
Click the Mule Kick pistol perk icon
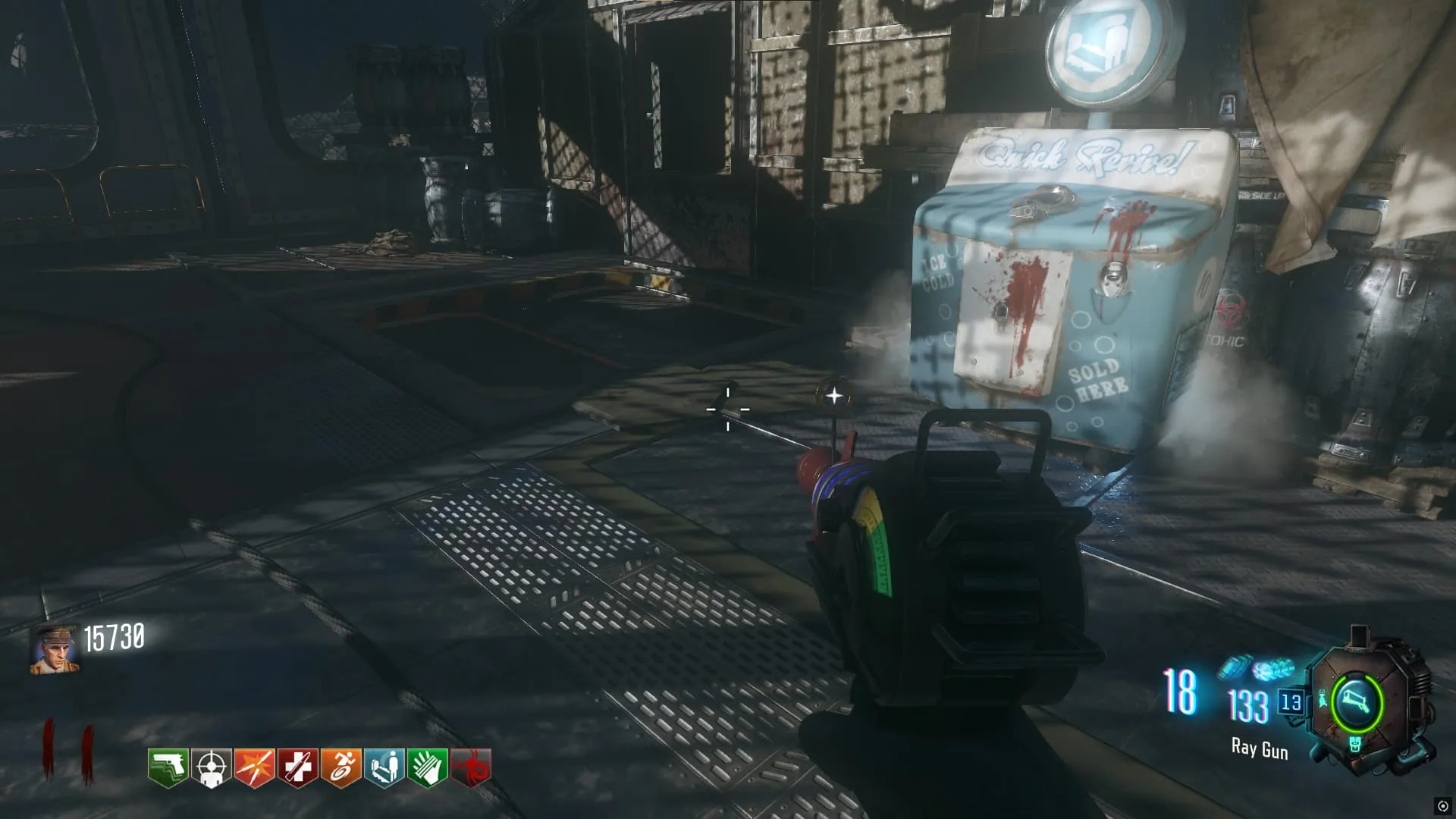168,767
